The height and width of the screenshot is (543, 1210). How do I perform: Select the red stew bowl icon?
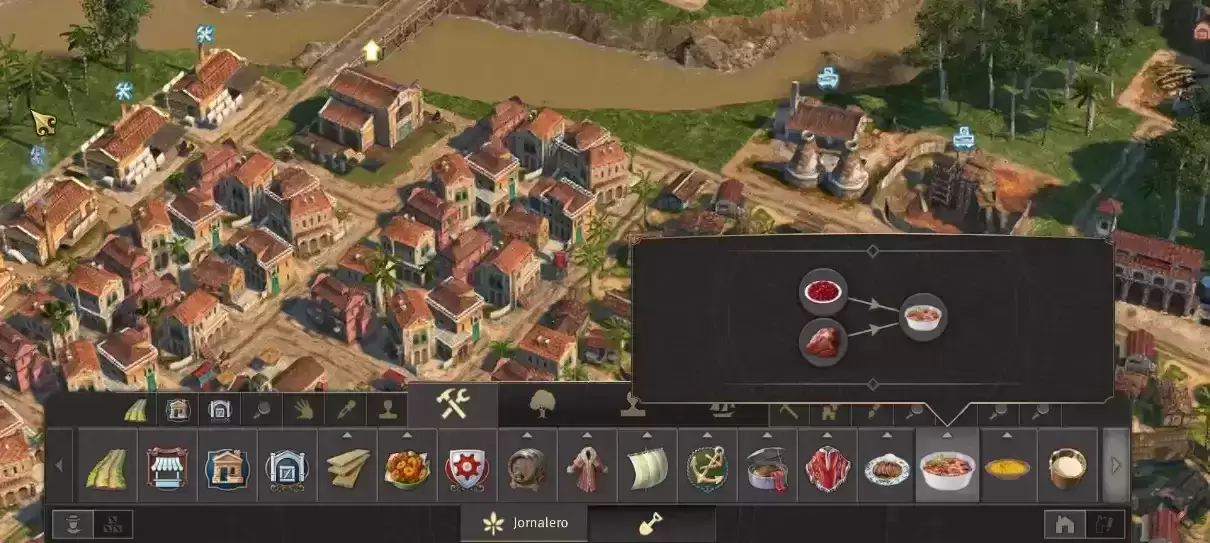[947, 467]
